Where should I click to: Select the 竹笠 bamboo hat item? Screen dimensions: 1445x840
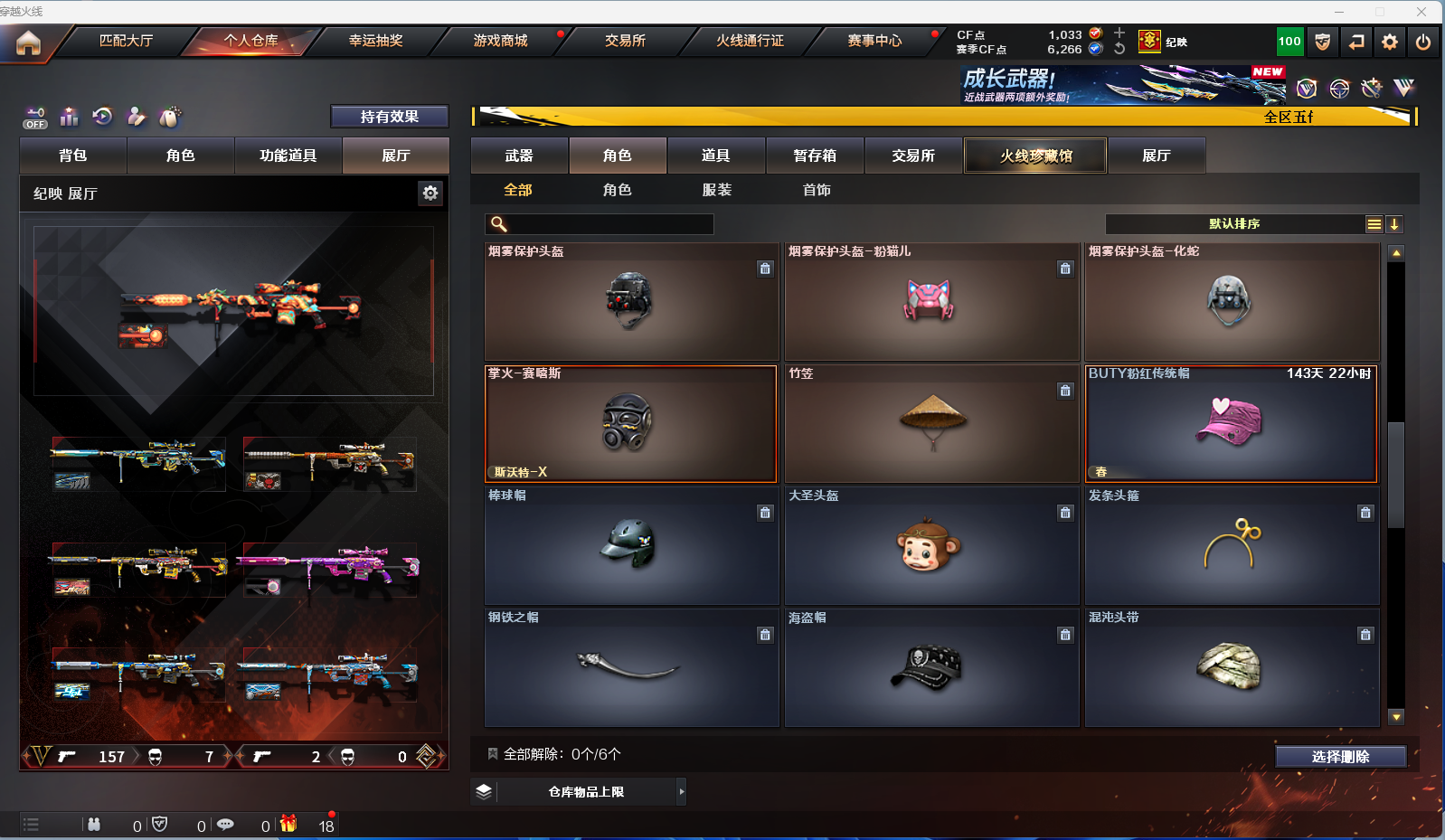pos(931,423)
